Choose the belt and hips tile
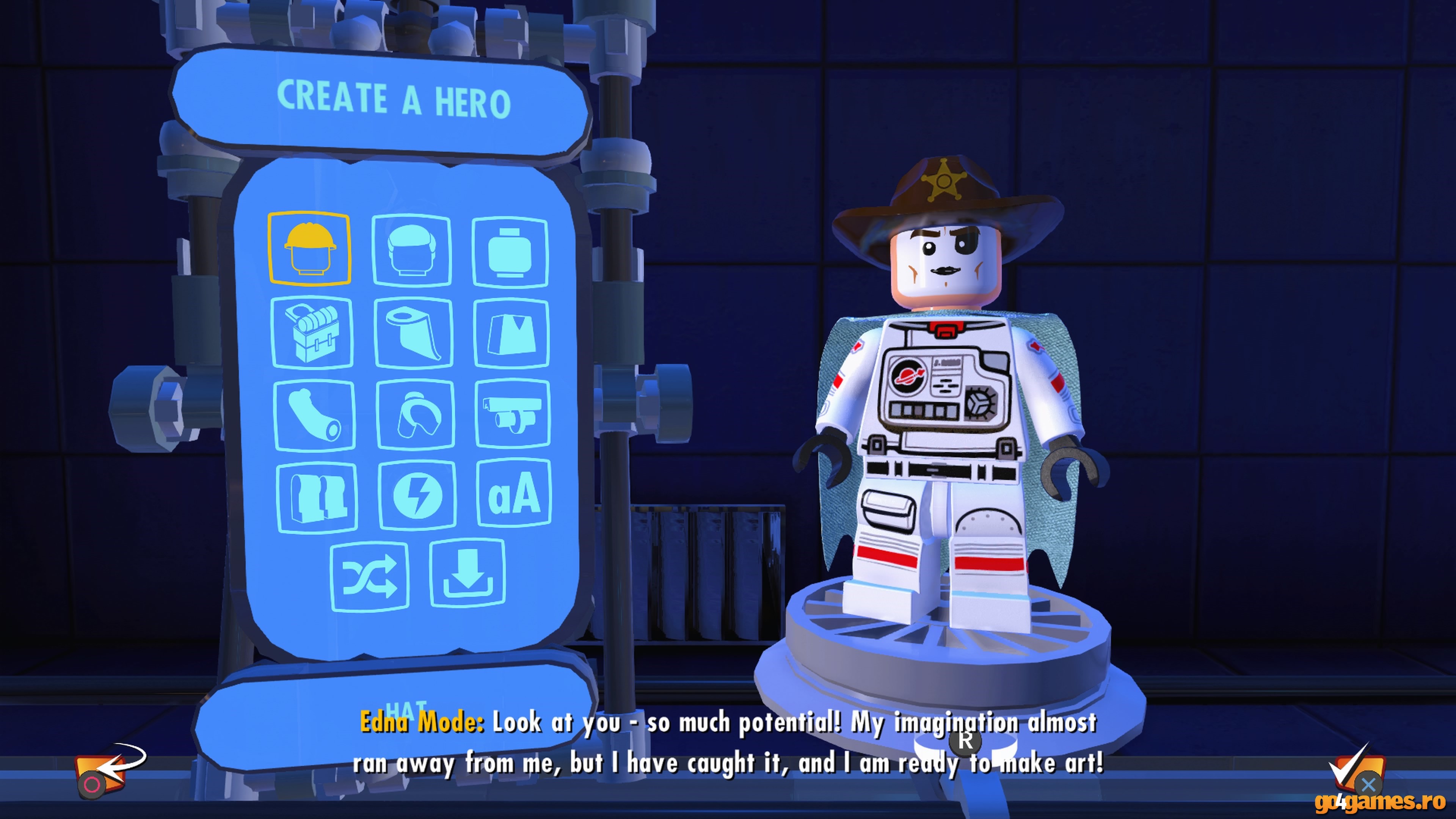 click(513, 414)
